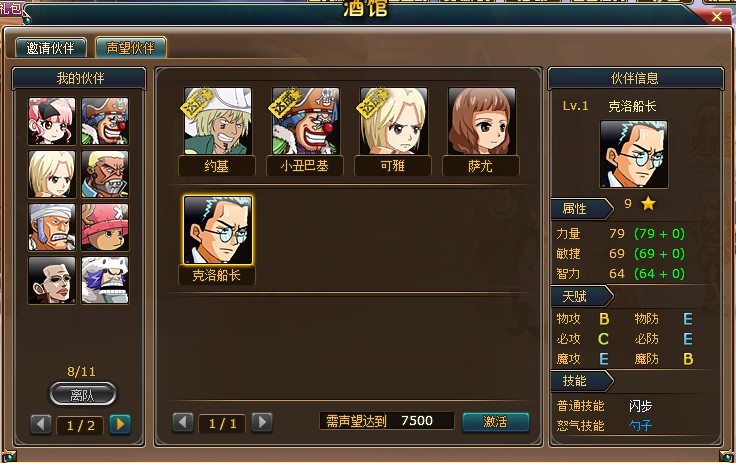The width and height of the screenshot is (736, 463).
Task: Click the 闪步 normal skill name
Action: tap(641, 405)
